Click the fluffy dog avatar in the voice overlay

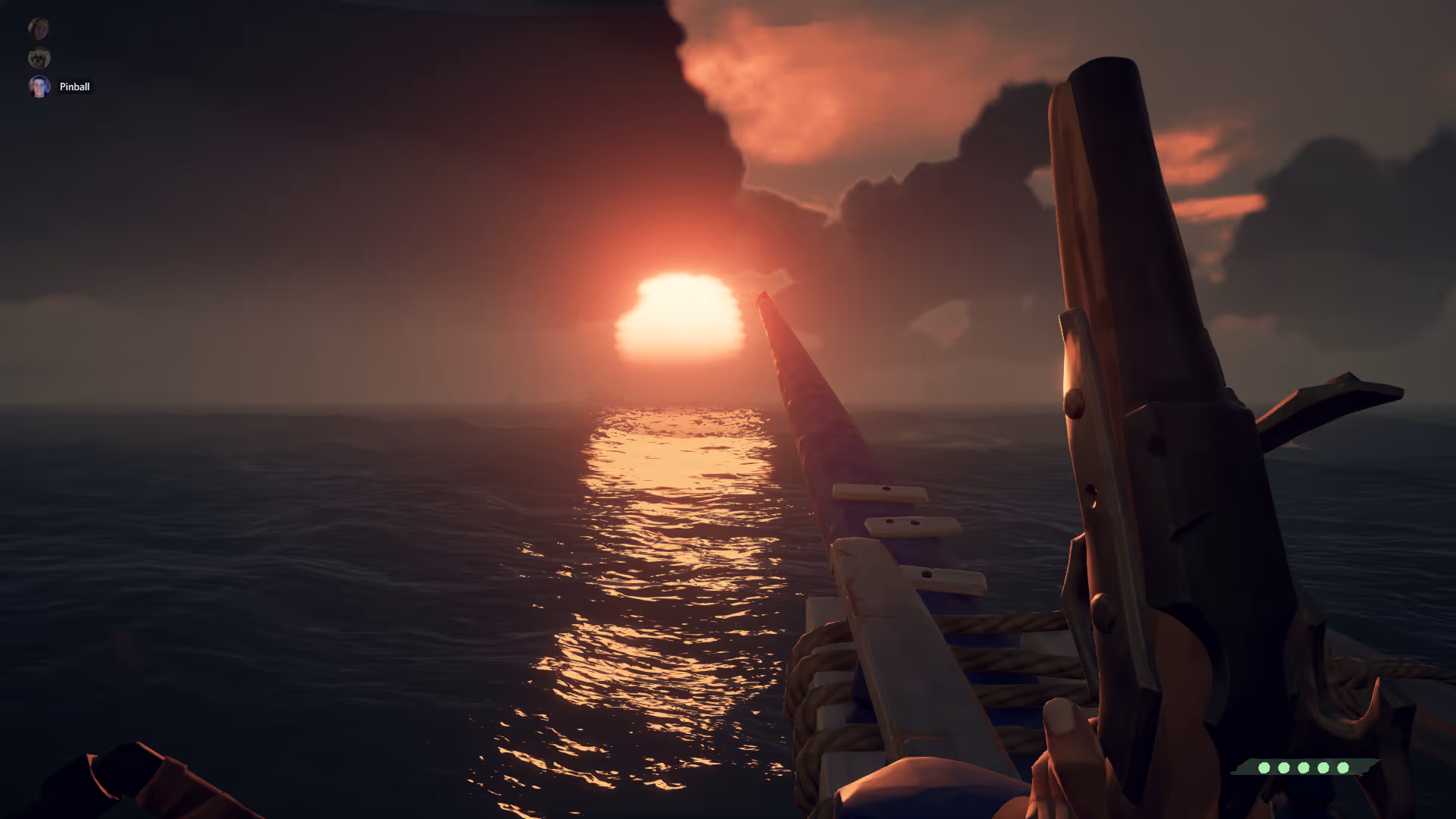tap(39, 58)
